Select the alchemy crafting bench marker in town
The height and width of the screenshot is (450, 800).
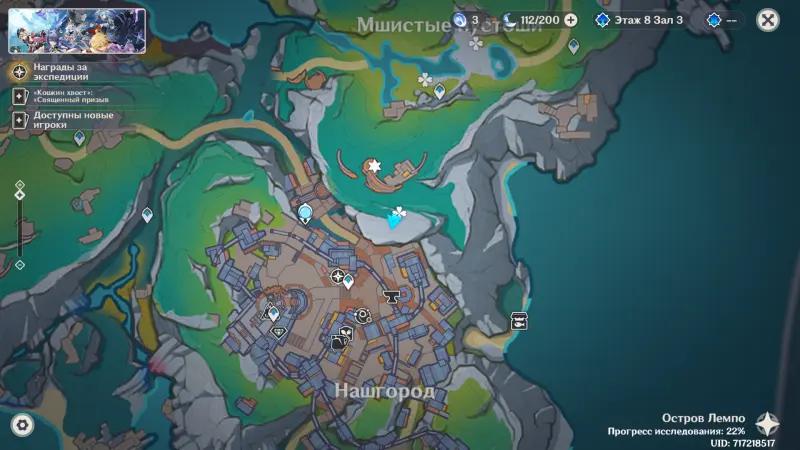340,340
